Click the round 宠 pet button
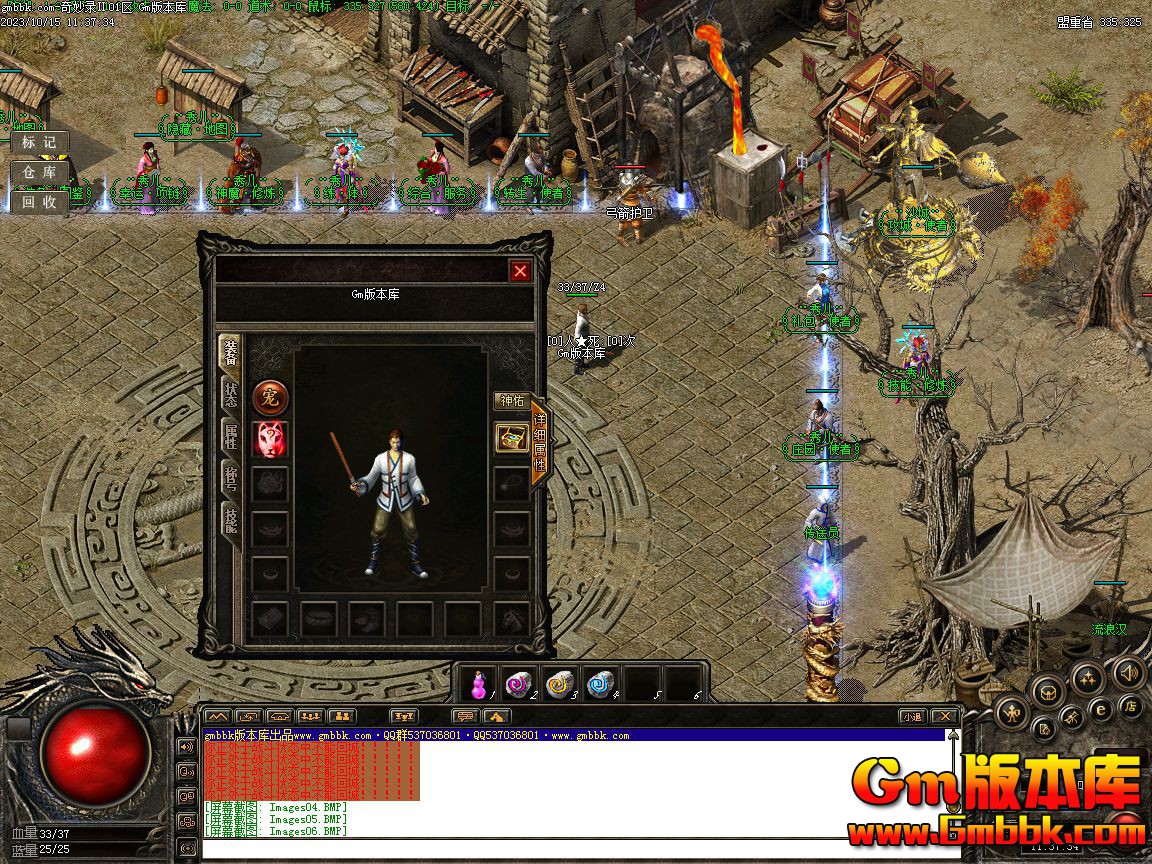 (x=270, y=398)
